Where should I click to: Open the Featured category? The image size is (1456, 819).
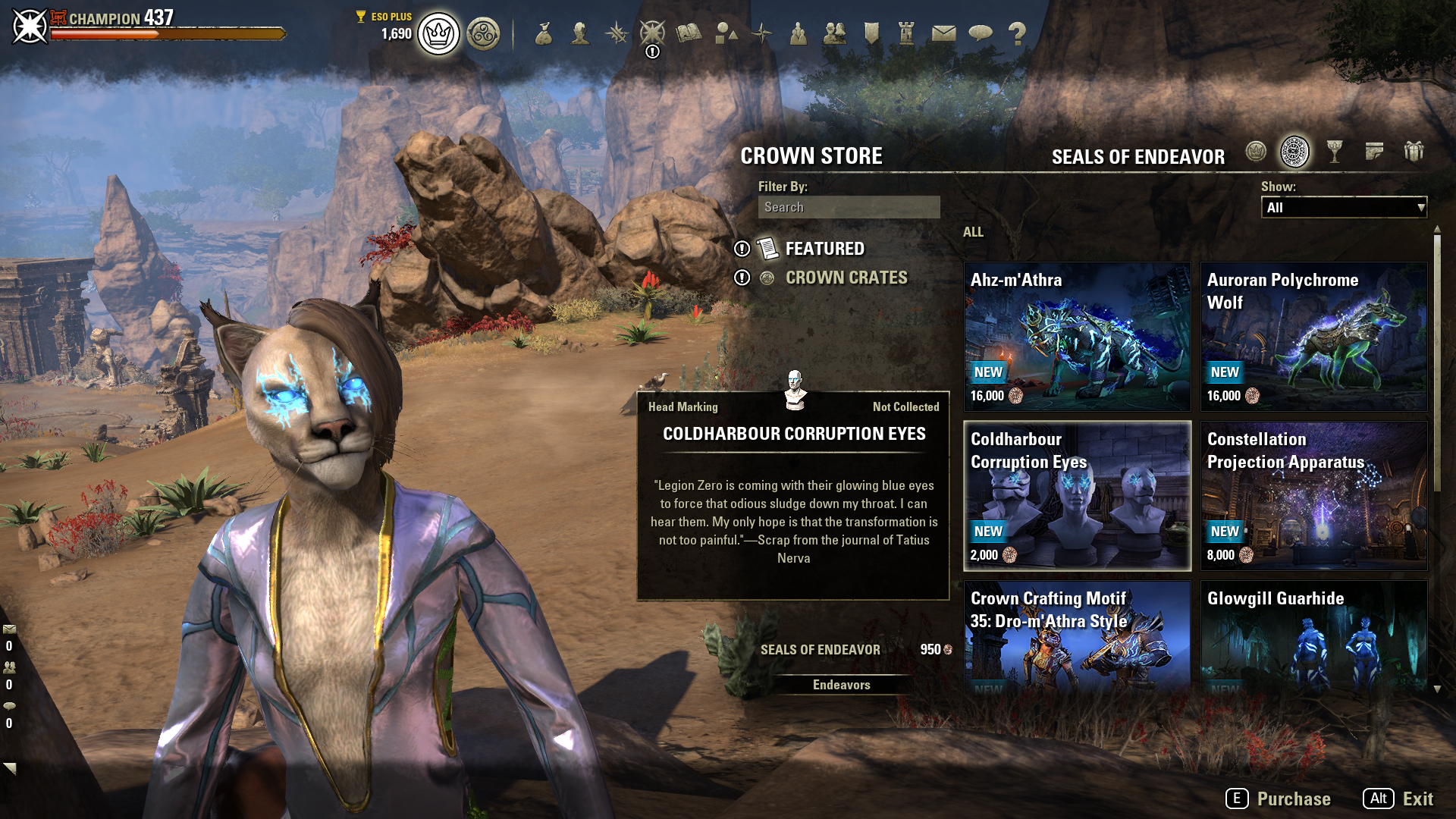[824, 249]
